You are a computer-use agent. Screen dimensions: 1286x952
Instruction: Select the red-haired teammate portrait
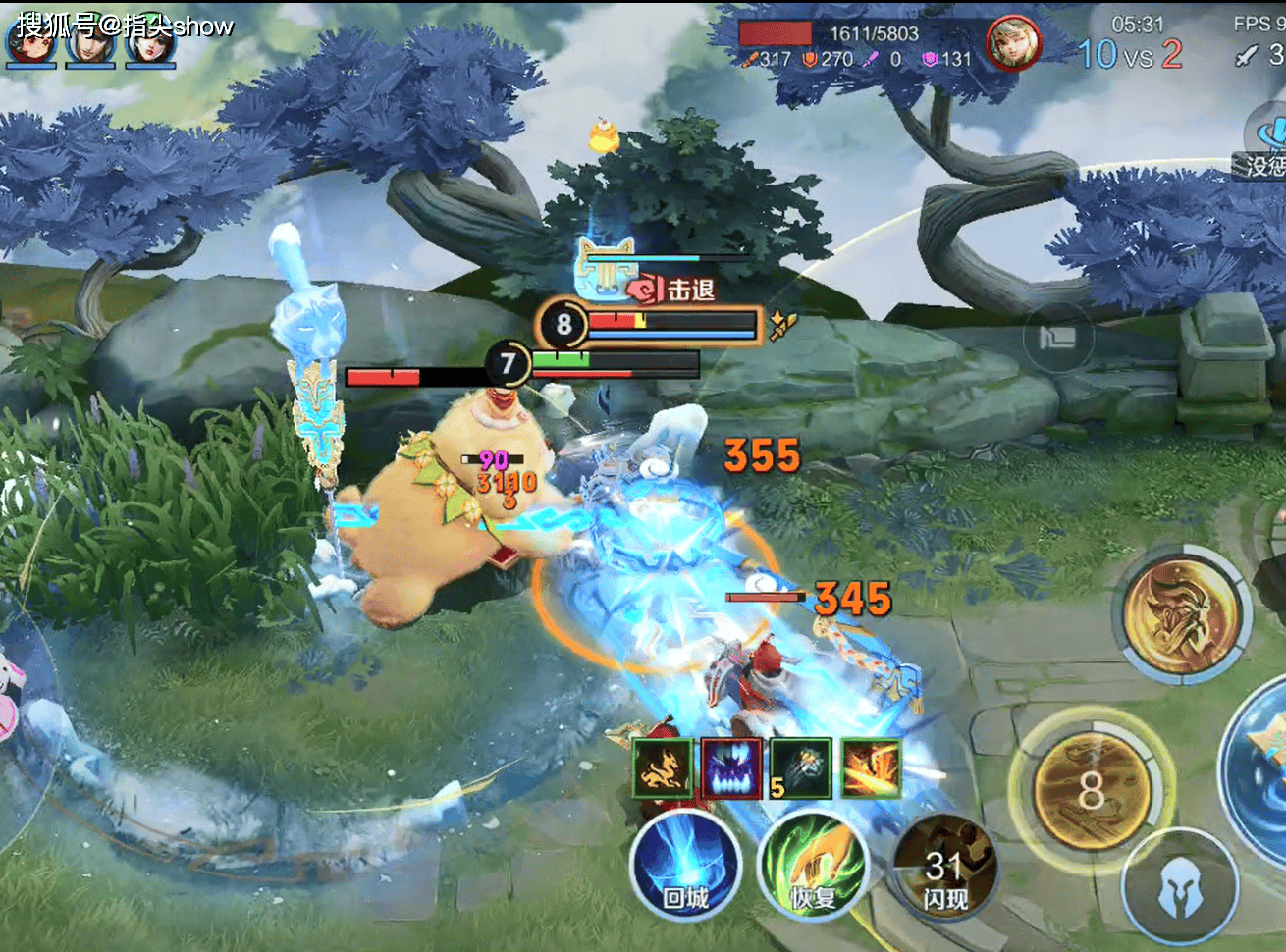point(32,44)
